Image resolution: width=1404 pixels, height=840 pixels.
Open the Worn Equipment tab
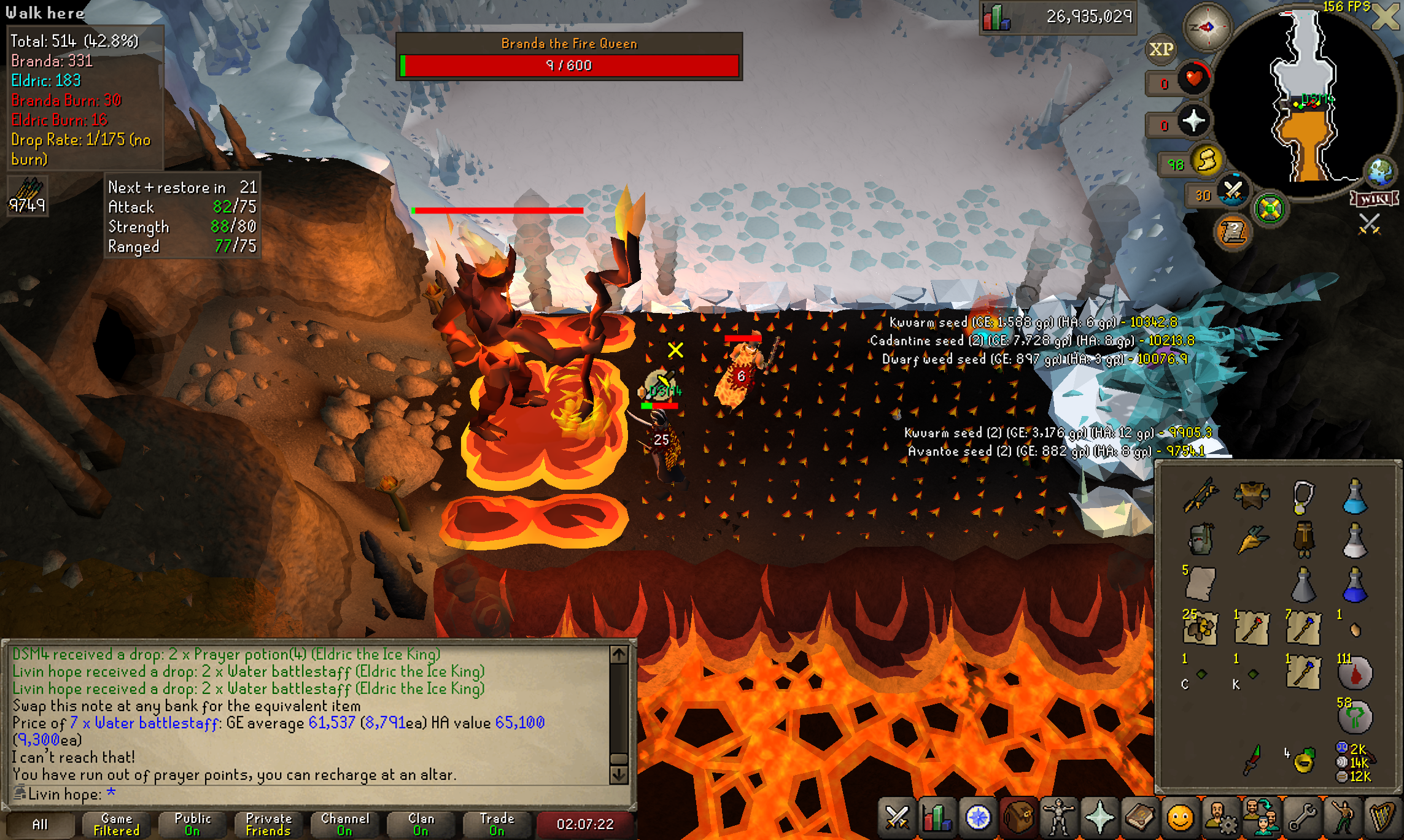1059,818
